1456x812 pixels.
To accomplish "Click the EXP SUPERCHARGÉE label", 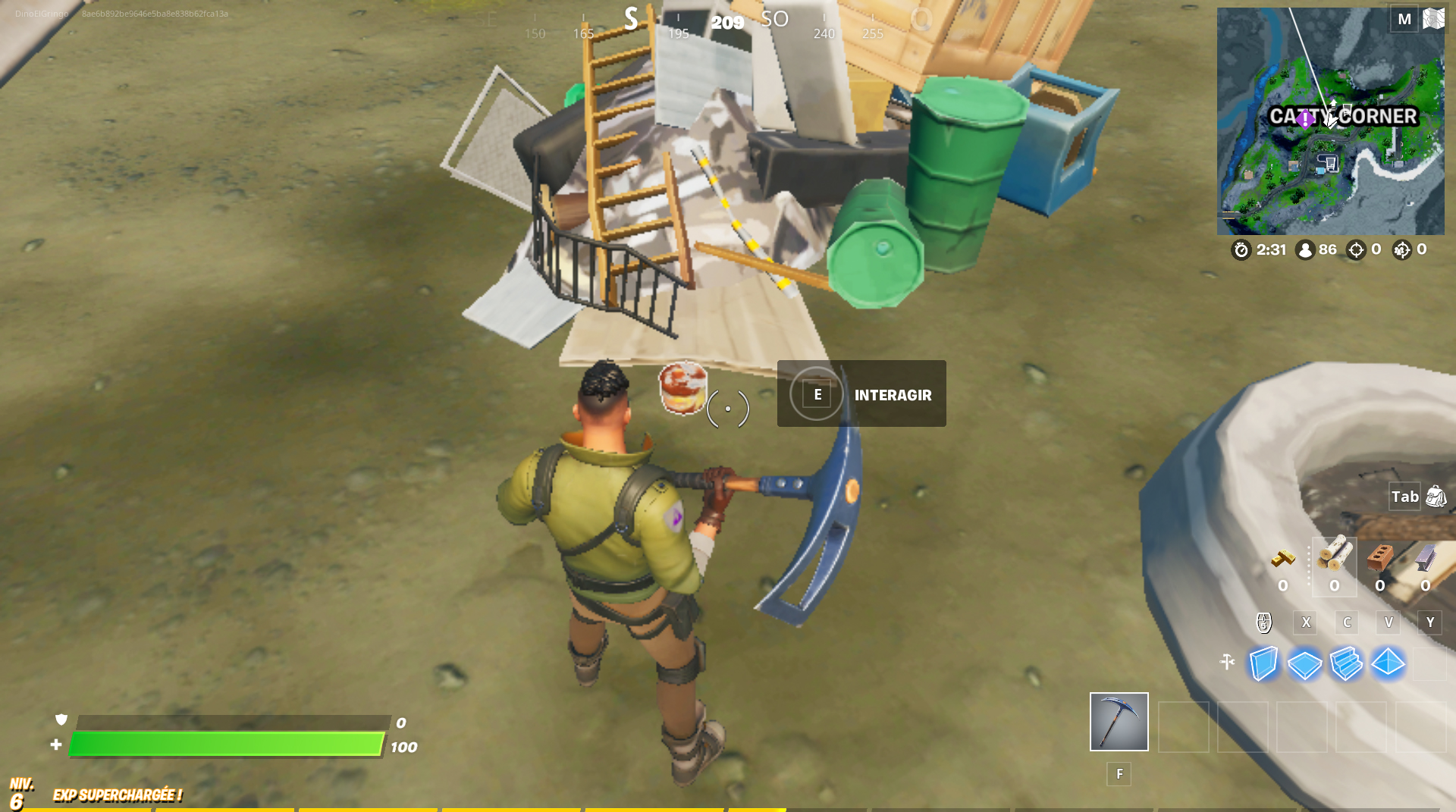I will coord(118,795).
